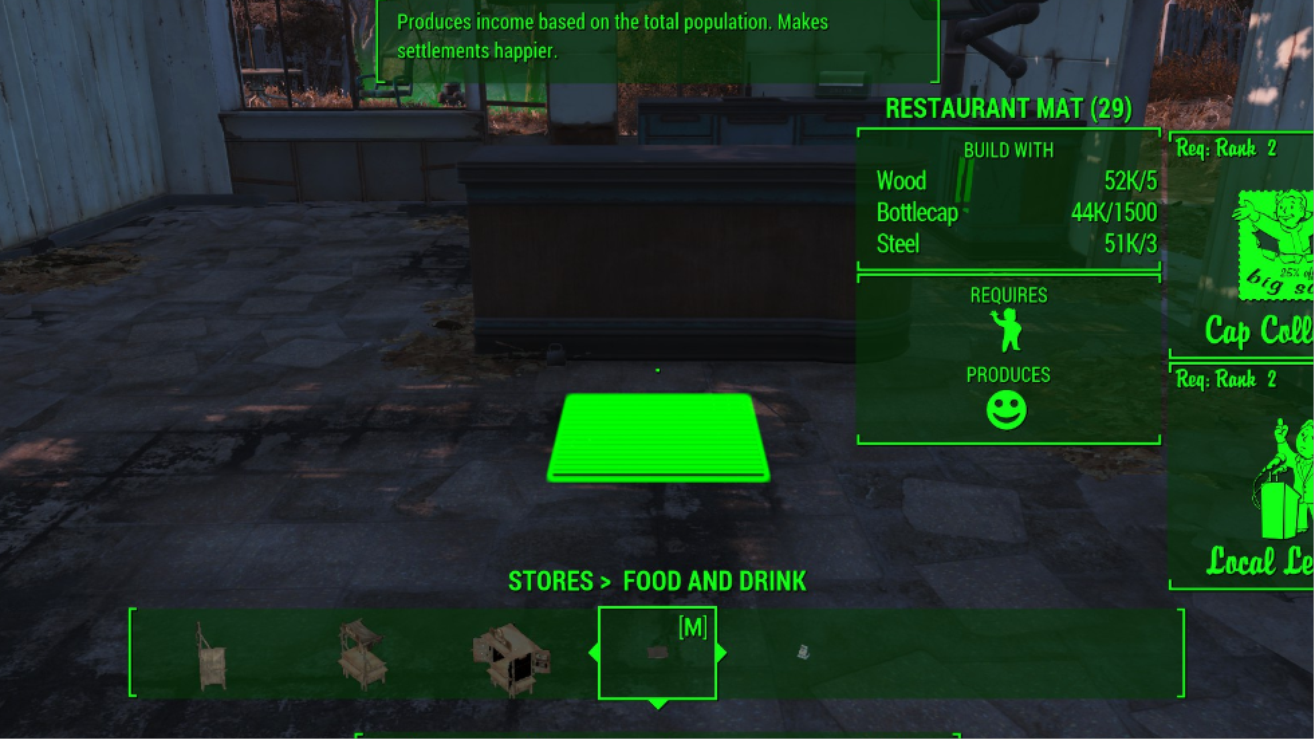Click the left arrow on the selected slot

(x=594, y=653)
